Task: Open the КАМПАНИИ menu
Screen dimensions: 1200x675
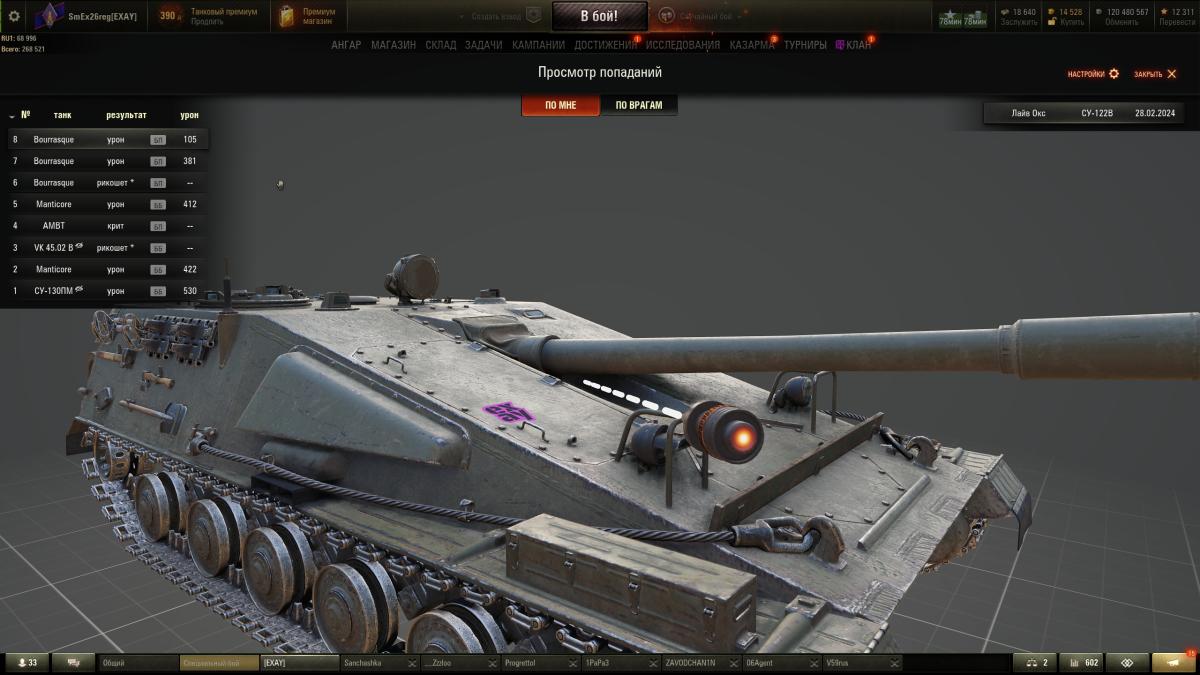Action: [x=538, y=45]
